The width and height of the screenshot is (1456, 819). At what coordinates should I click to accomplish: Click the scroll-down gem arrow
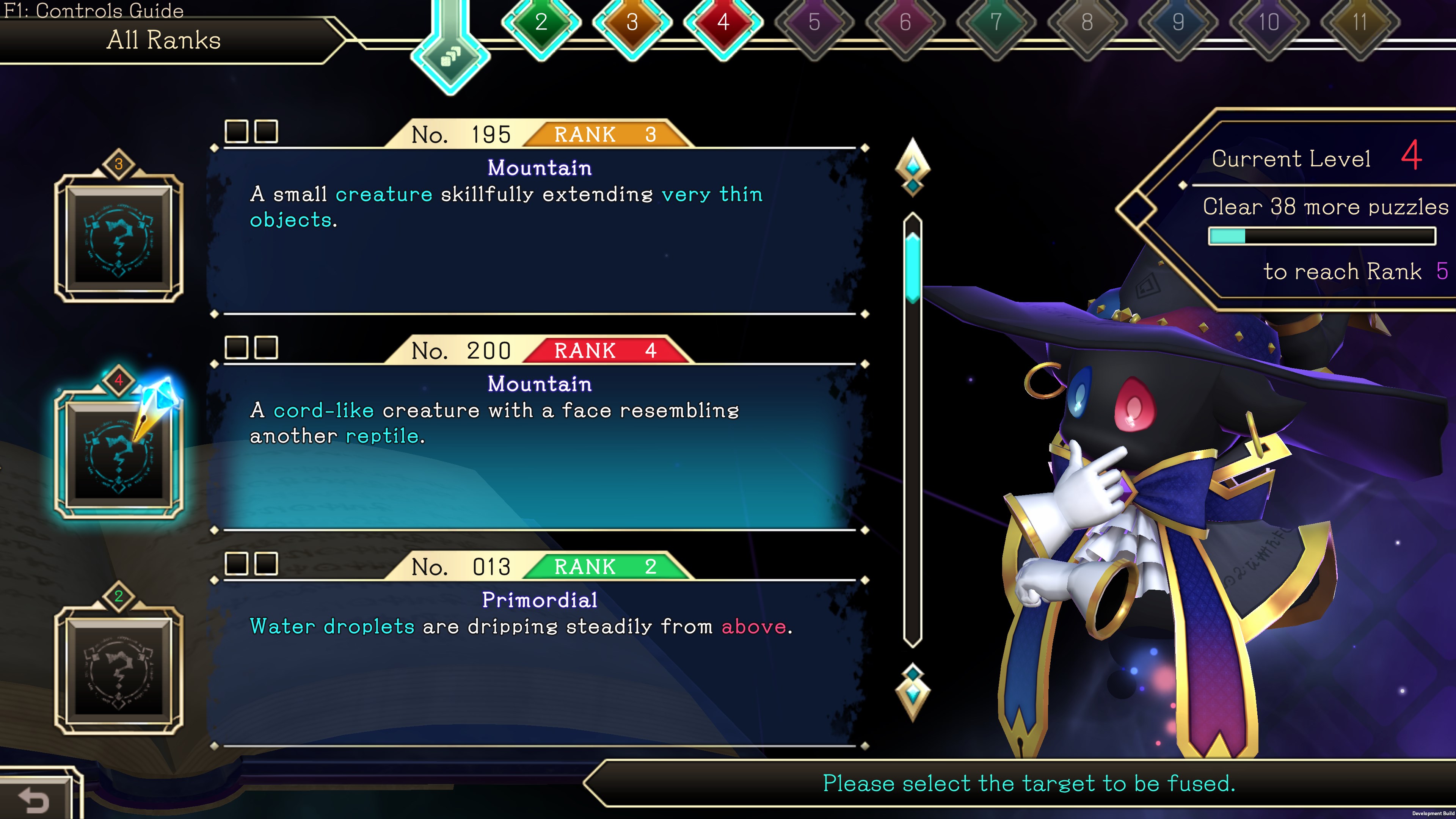pos(913,692)
